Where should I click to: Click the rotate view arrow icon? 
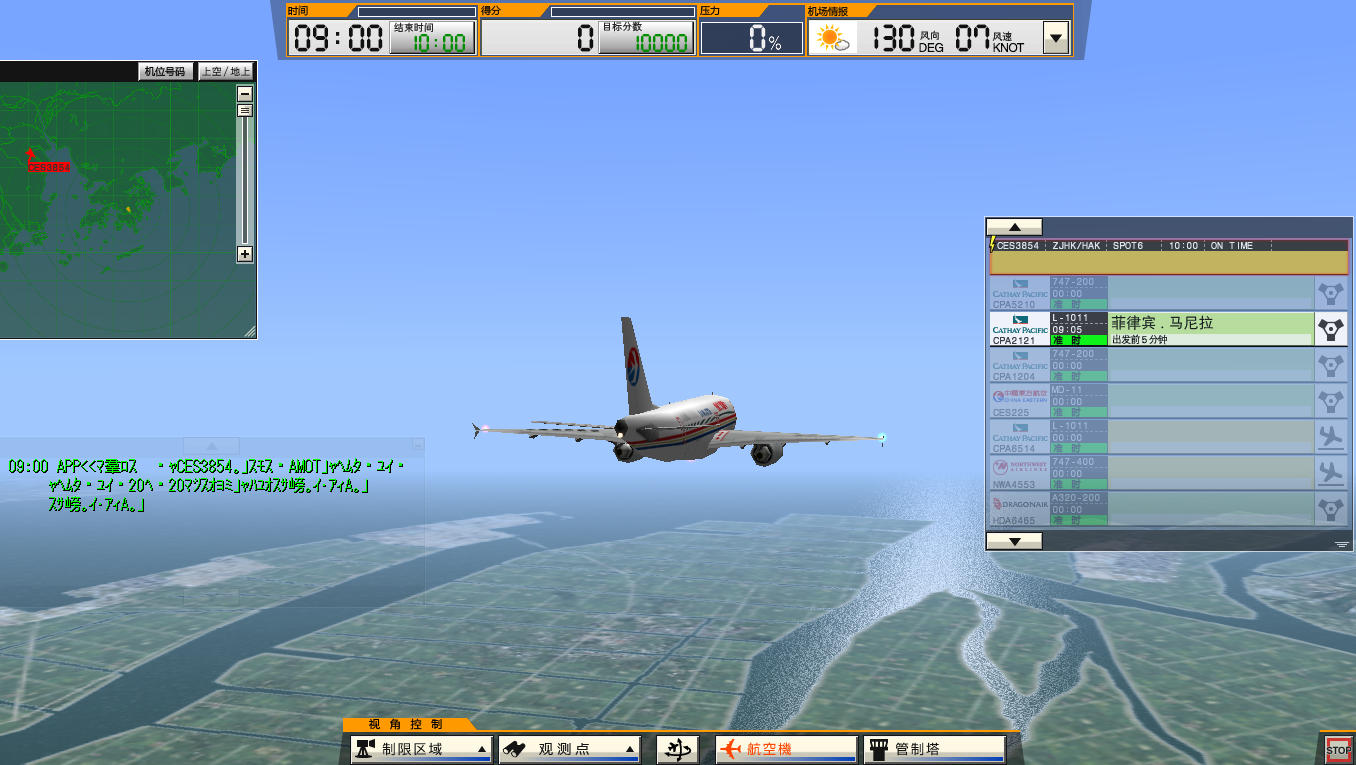pos(676,749)
